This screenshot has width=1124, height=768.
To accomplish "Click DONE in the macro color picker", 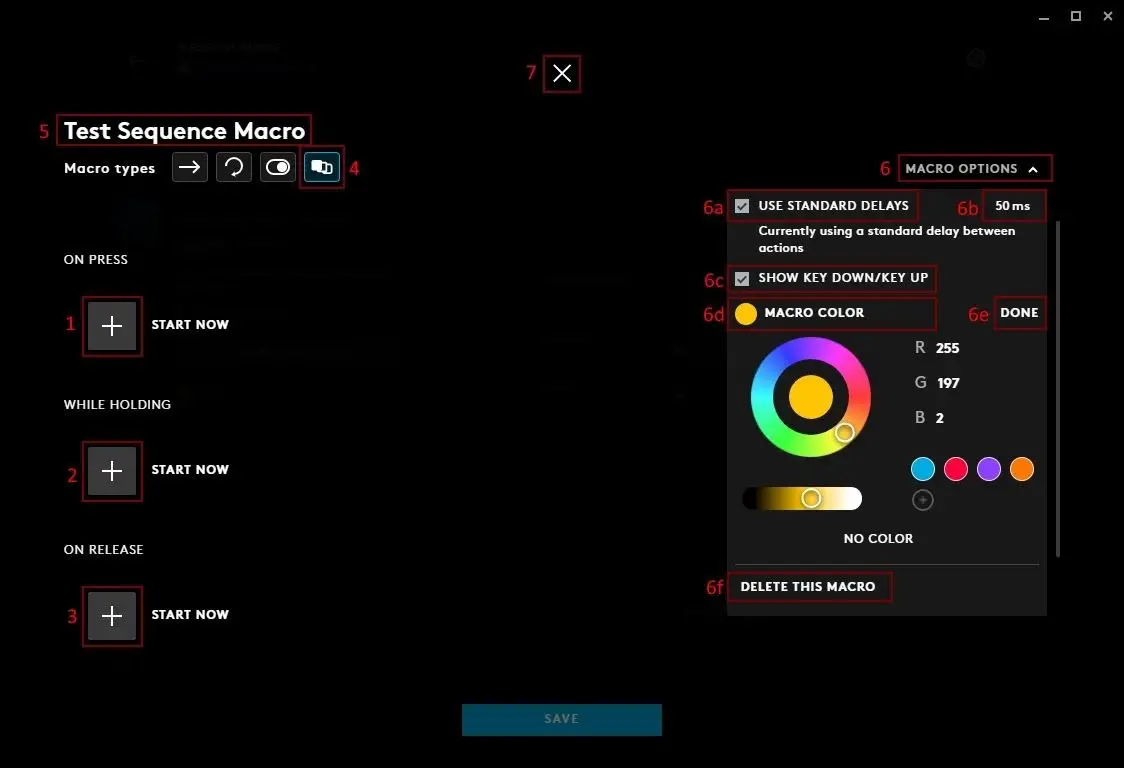I will point(1019,313).
